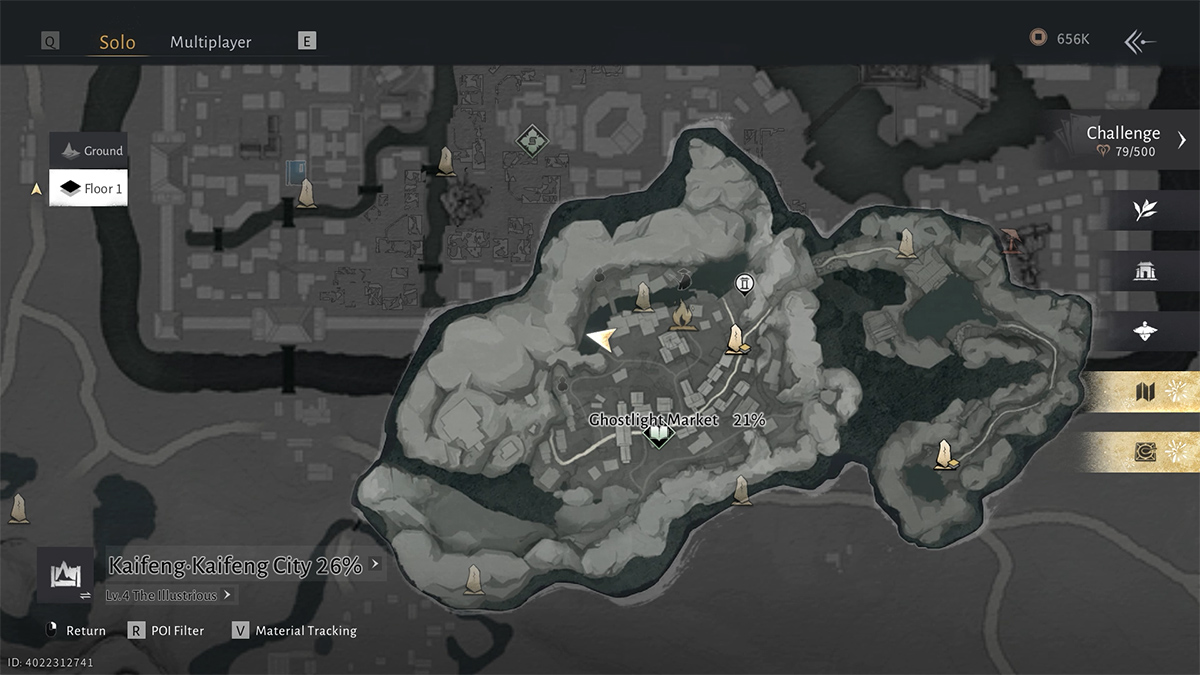
Task: Open the Kaifeng City region selector
Action: [x=240, y=566]
